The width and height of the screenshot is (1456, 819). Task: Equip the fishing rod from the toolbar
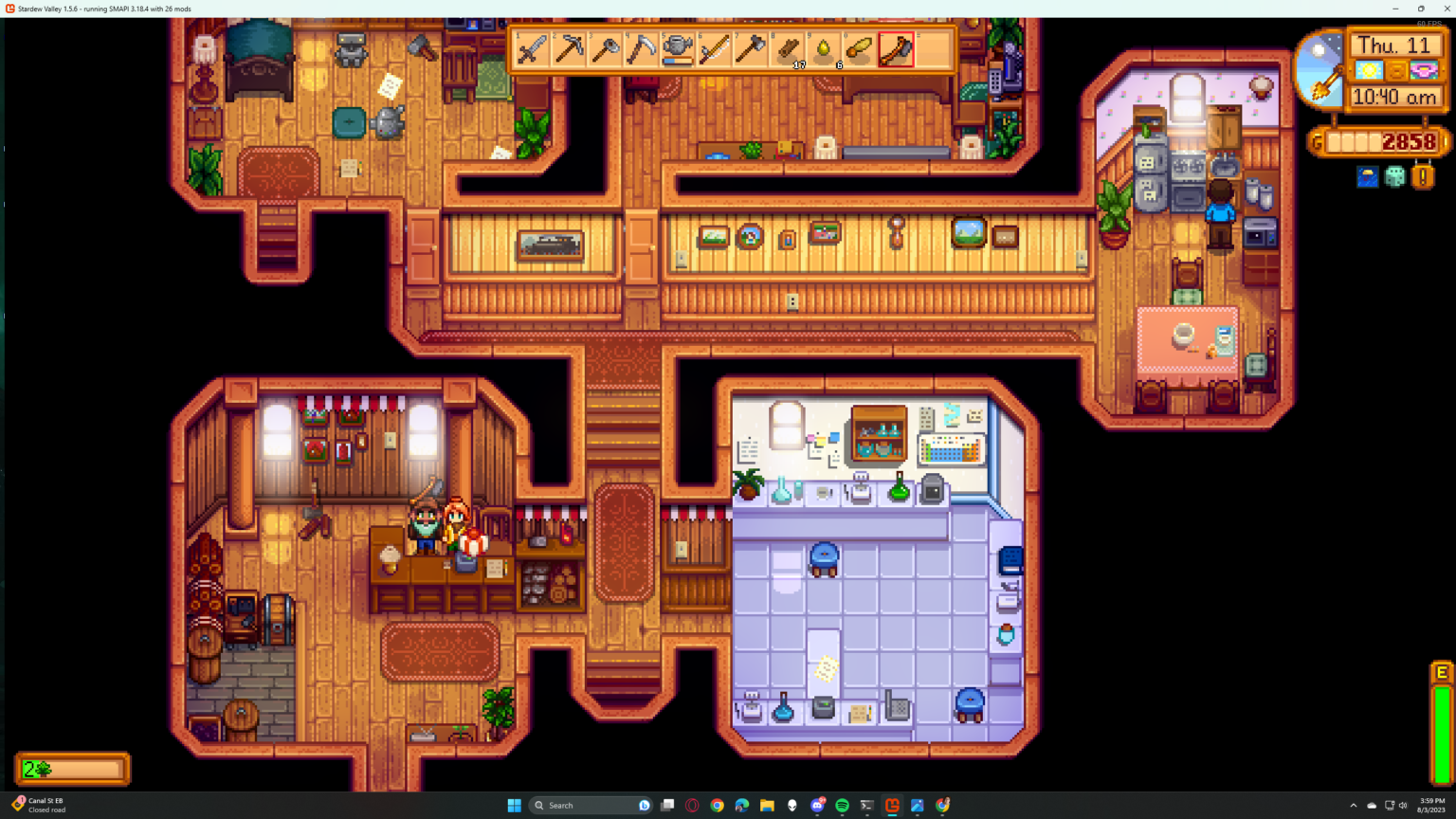[x=715, y=50]
